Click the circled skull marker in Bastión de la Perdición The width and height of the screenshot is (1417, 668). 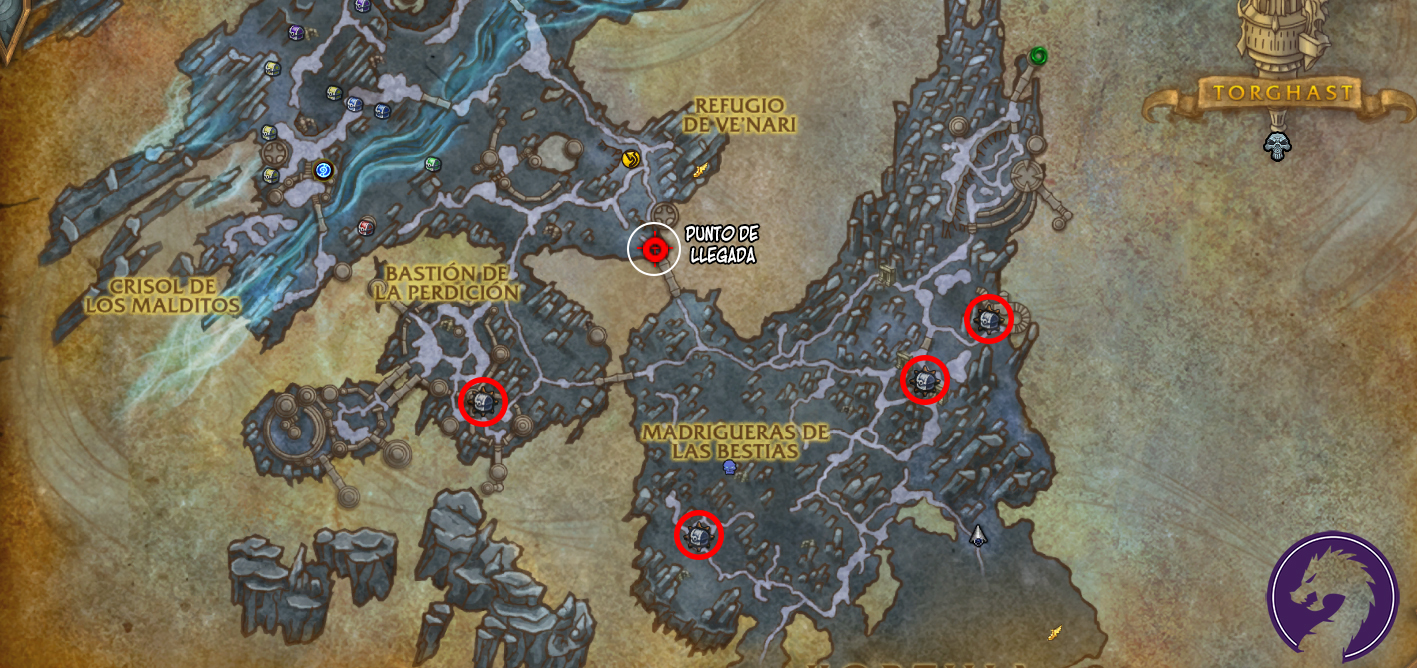(483, 402)
